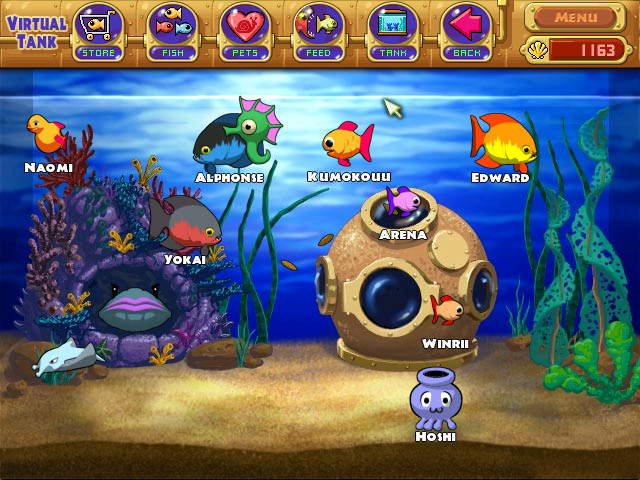Select the Fish toolbar button
This screenshot has height=480, width=640.
[172, 31]
